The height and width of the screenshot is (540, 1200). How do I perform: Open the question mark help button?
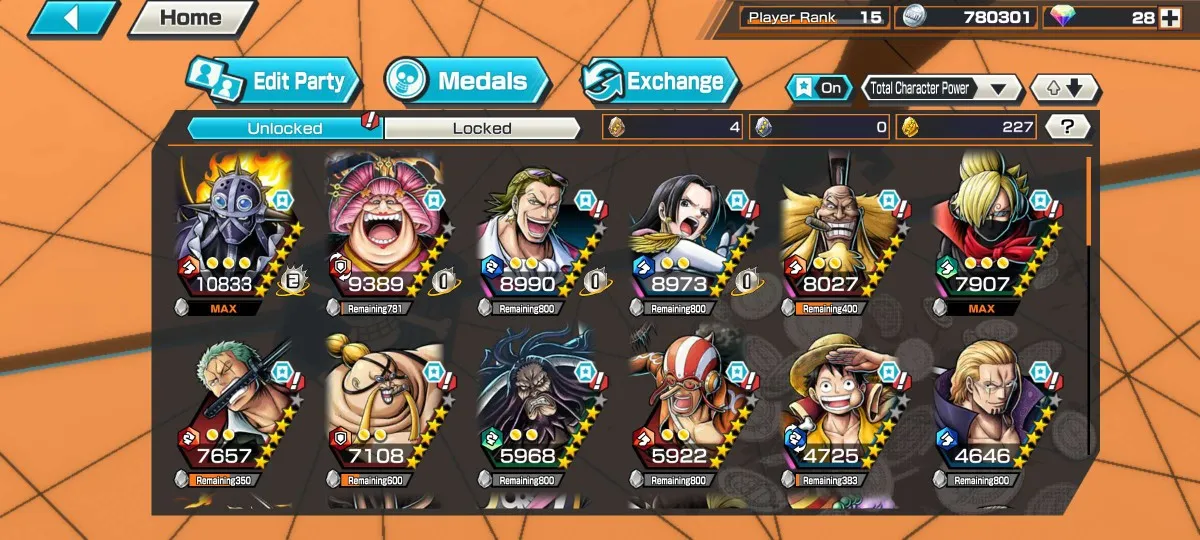[x=1067, y=127]
